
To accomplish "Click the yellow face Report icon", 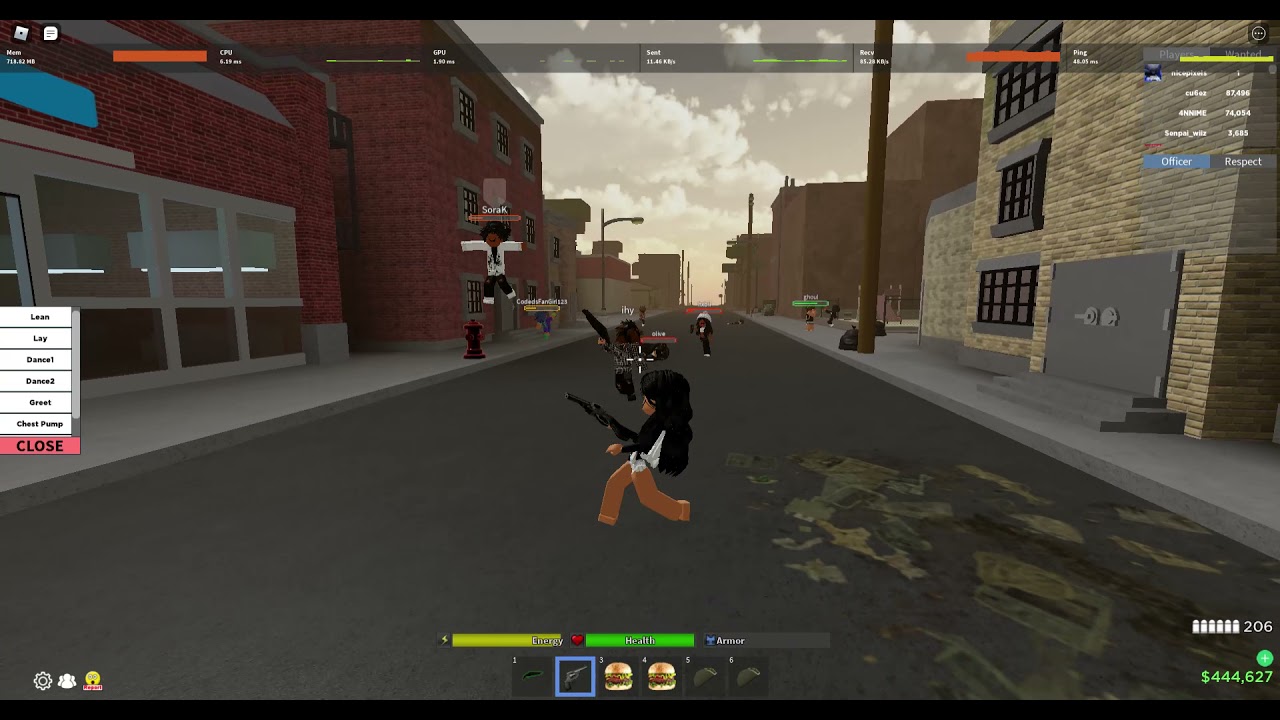I will 93,681.
